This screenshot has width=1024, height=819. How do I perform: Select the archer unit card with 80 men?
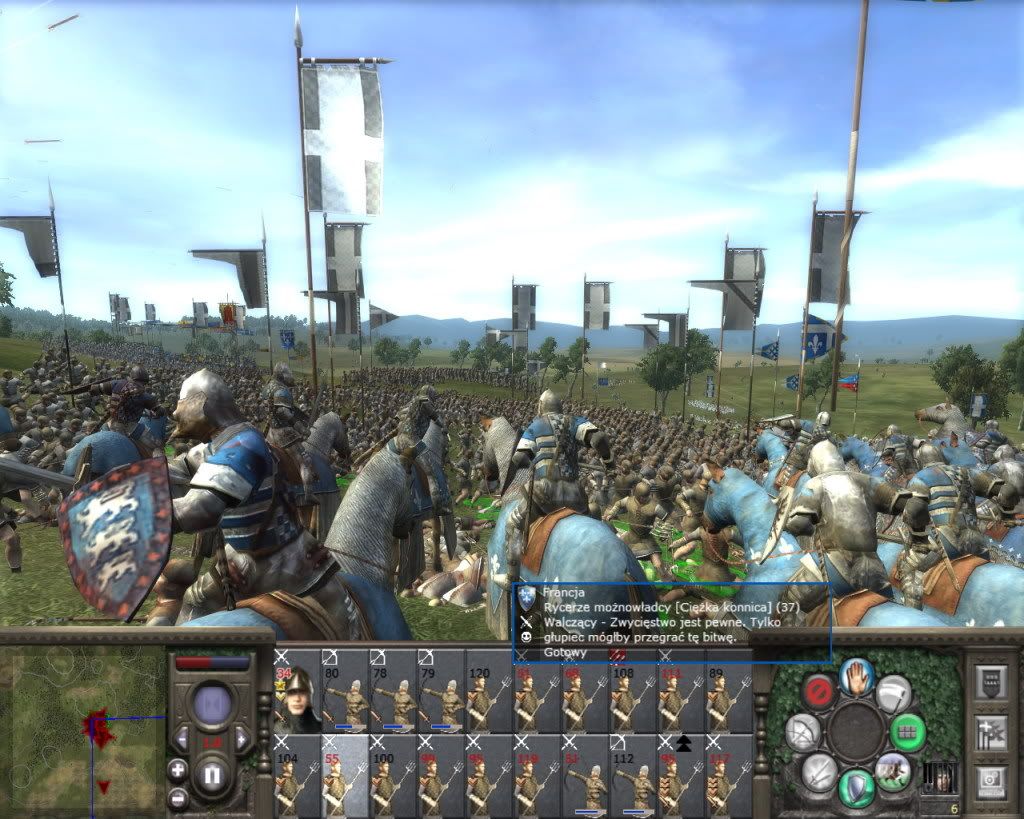[345, 690]
